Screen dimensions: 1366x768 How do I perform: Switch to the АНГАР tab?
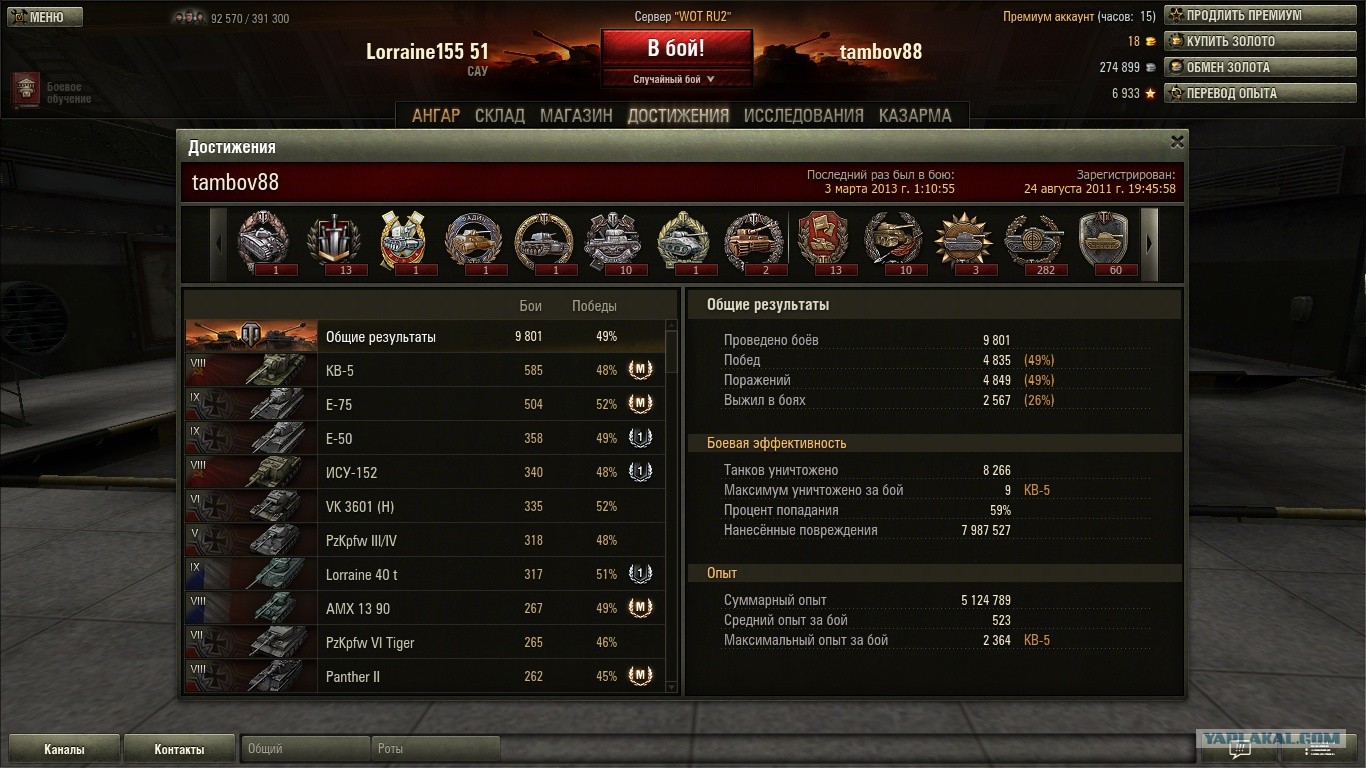(x=436, y=116)
